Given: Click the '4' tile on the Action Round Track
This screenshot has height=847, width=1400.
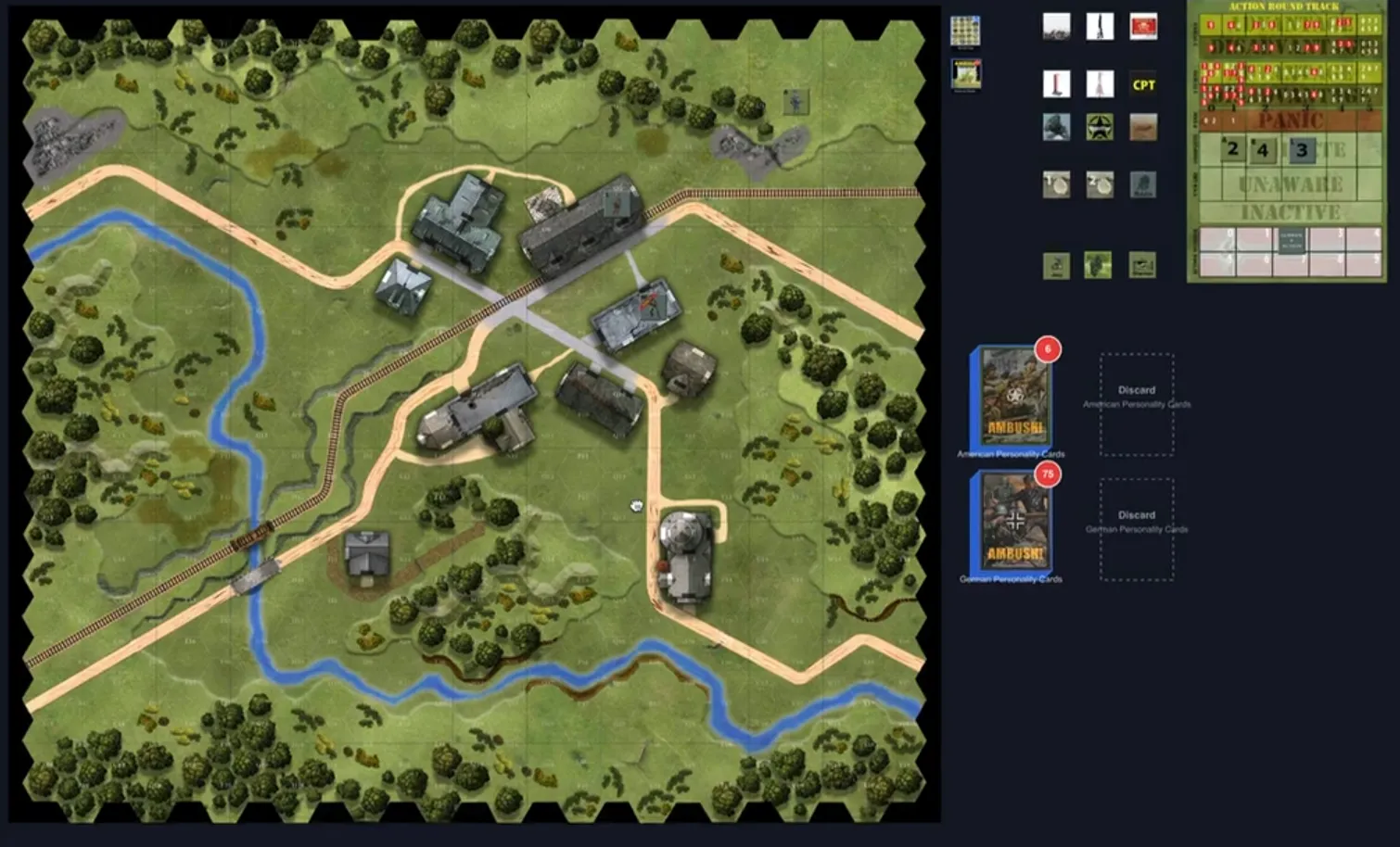Looking at the screenshot, I should 1263,150.
